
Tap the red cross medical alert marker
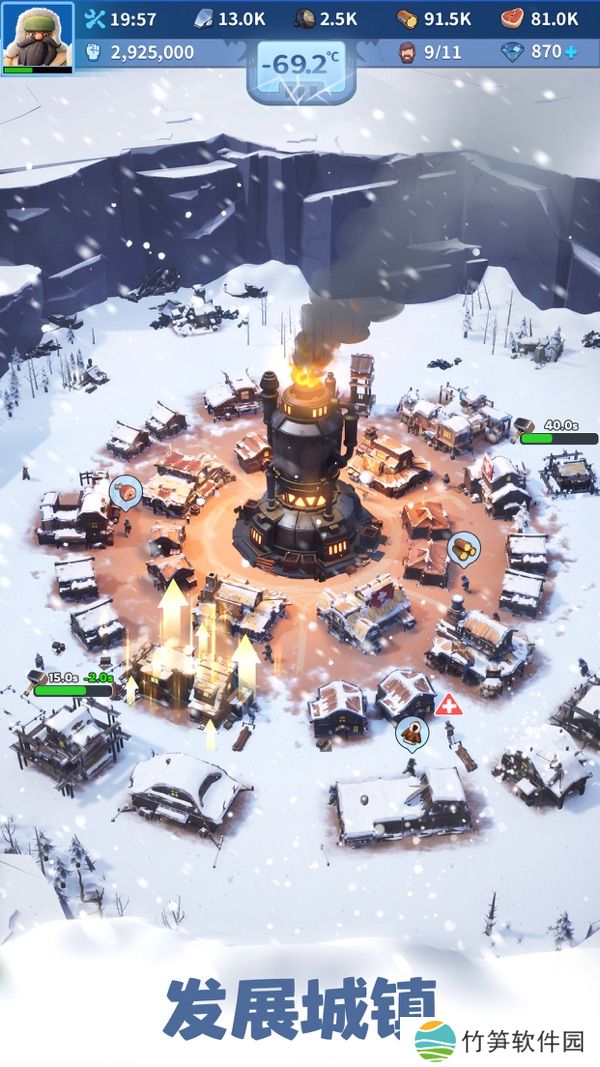448,703
